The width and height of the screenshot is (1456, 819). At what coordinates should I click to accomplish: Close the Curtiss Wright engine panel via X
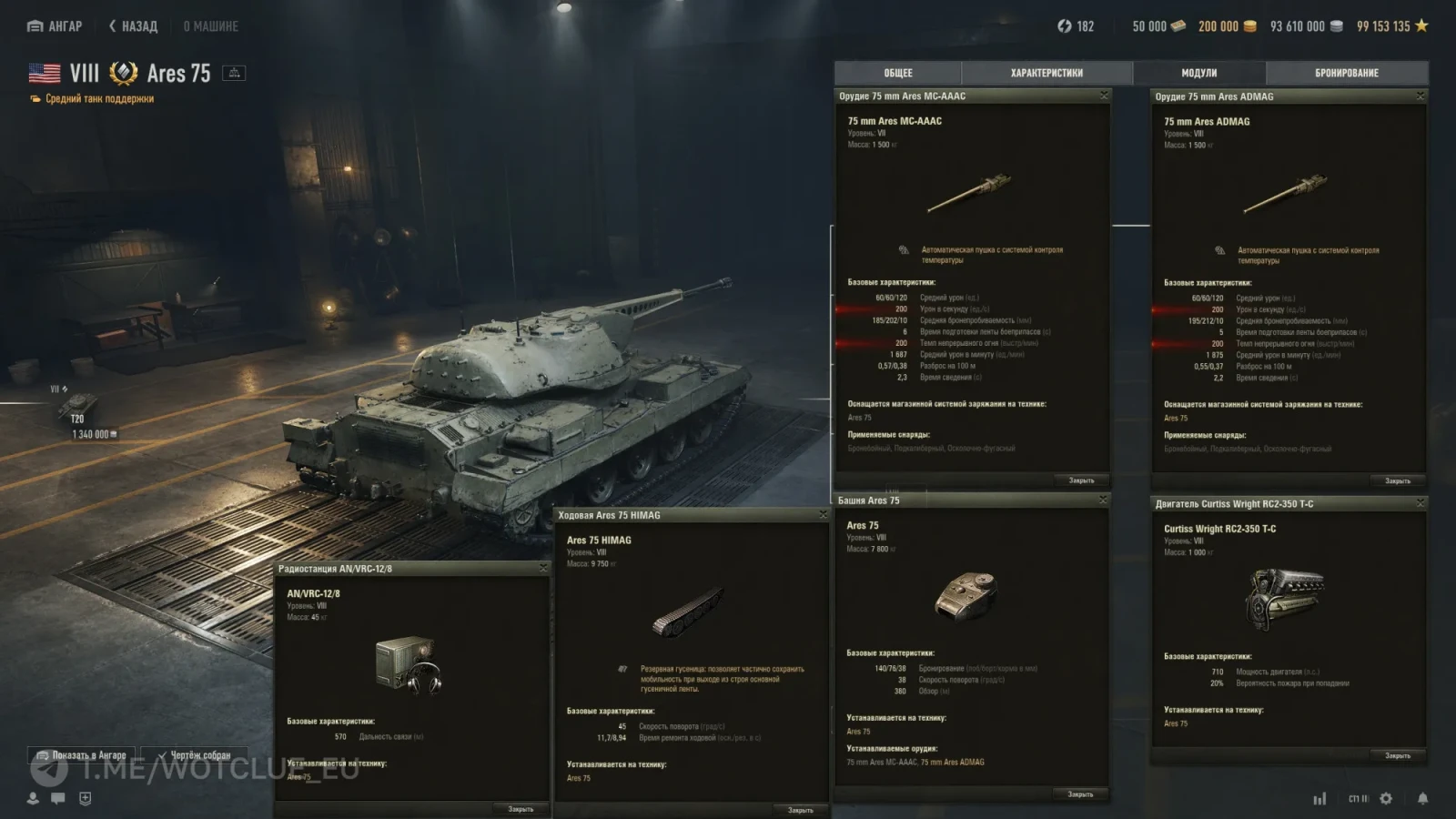(1420, 503)
